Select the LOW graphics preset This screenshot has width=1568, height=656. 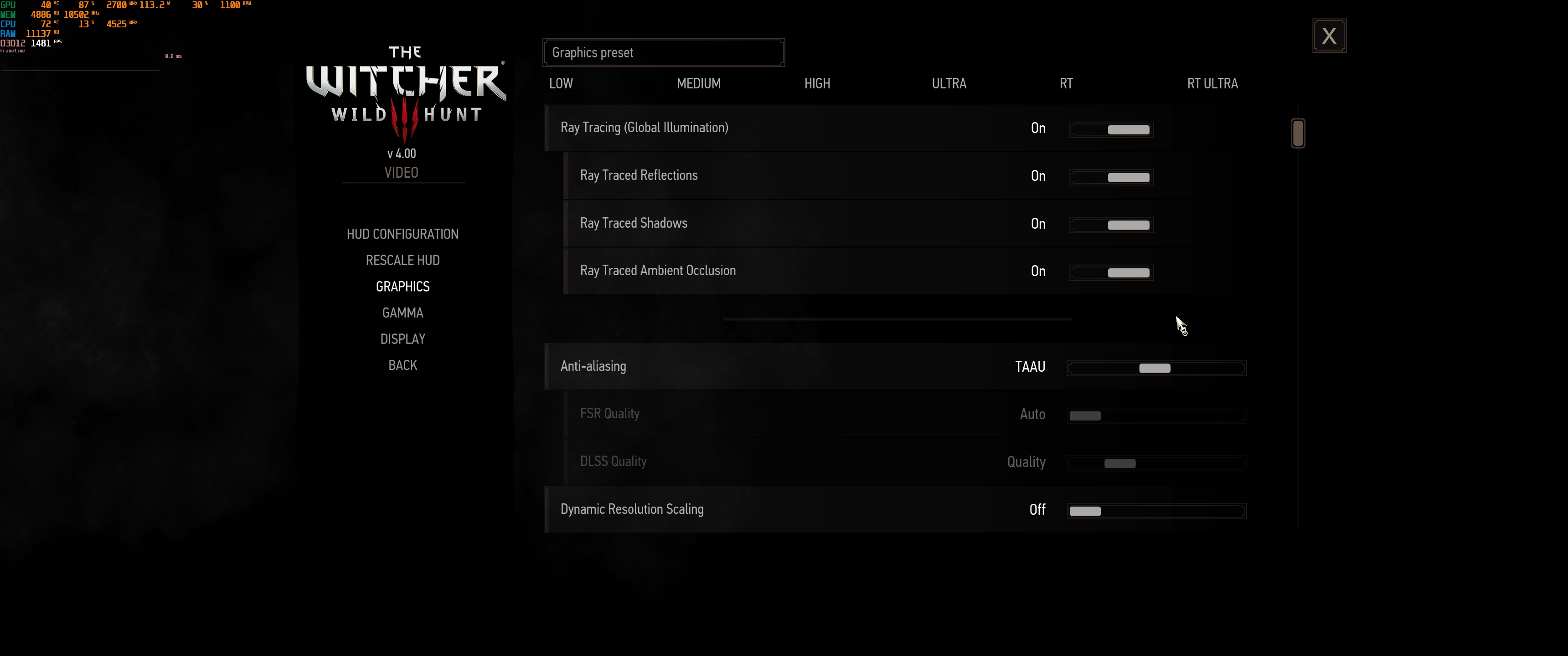coord(561,83)
